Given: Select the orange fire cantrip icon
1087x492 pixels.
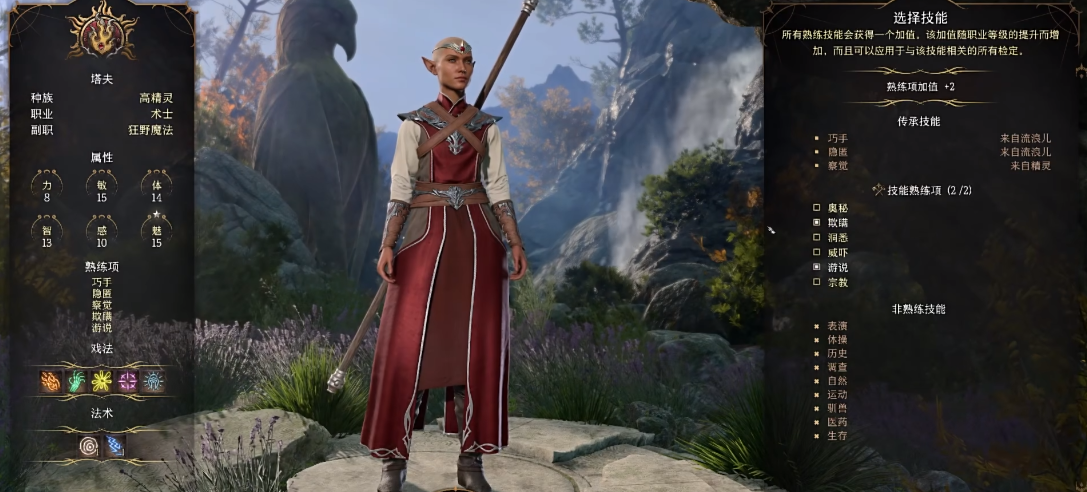Looking at the screenshot, I should (x=50, y=380).
